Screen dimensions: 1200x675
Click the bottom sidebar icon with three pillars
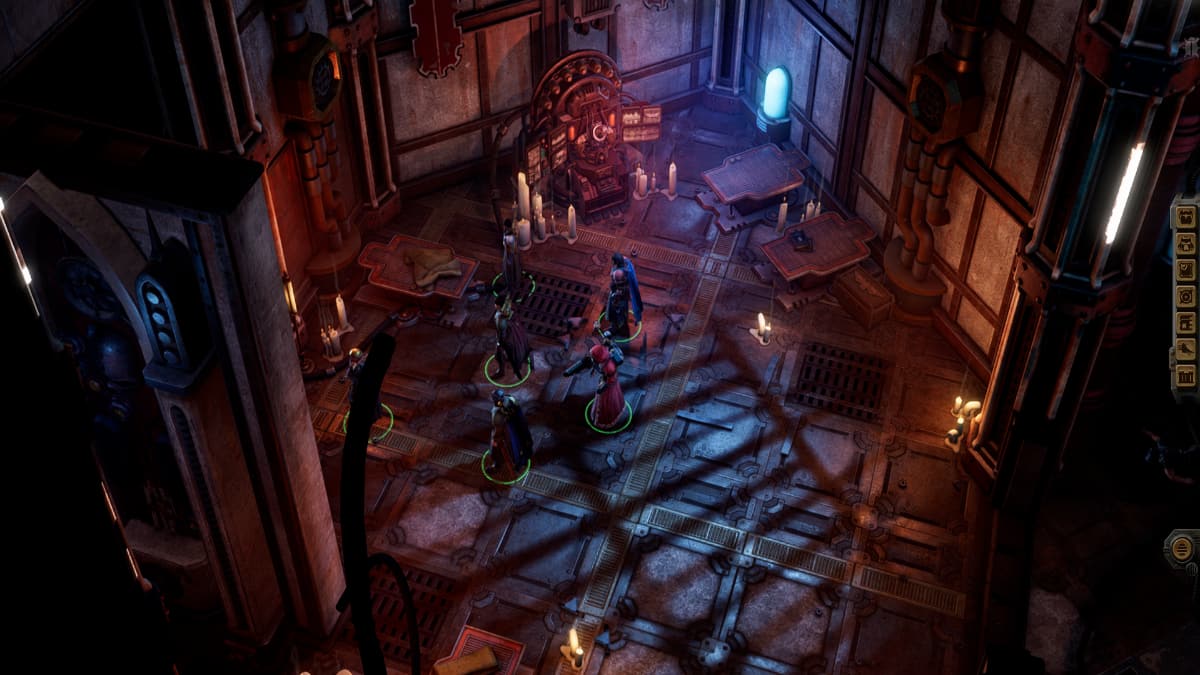coord(1186,376)
